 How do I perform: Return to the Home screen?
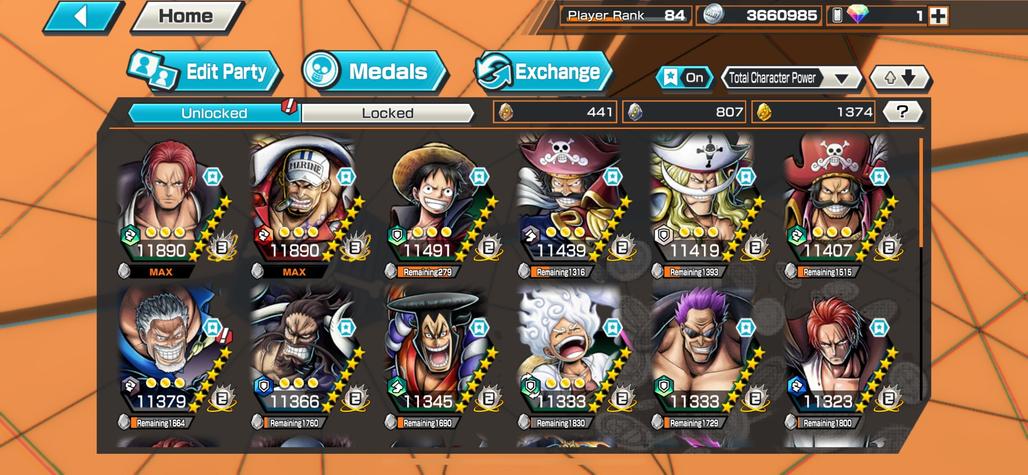click(186, 16)
